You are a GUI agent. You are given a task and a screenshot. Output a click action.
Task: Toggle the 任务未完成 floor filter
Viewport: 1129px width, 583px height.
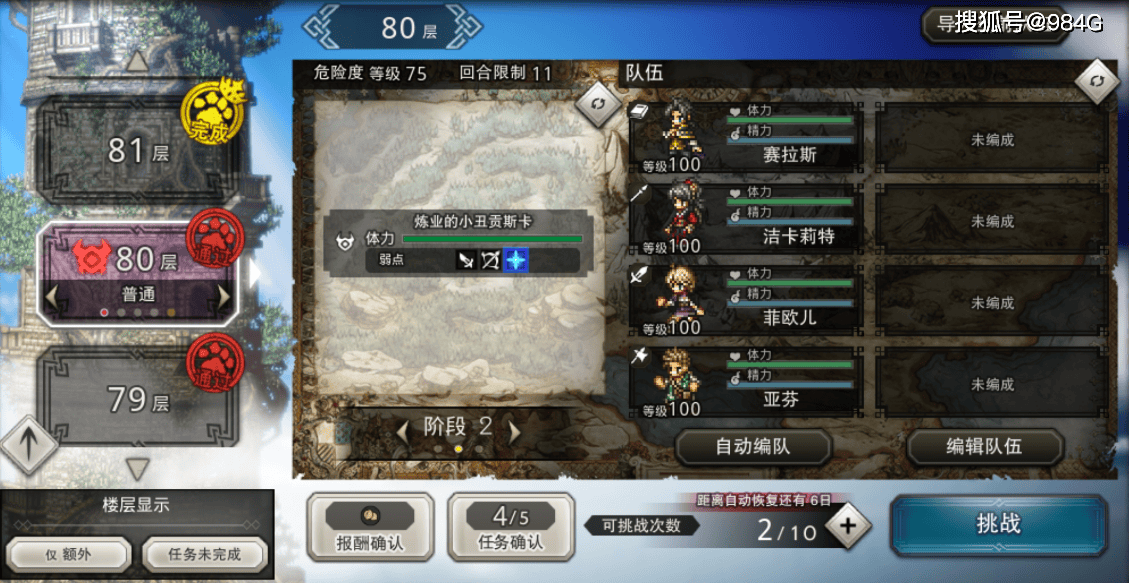tap(204, 554)
